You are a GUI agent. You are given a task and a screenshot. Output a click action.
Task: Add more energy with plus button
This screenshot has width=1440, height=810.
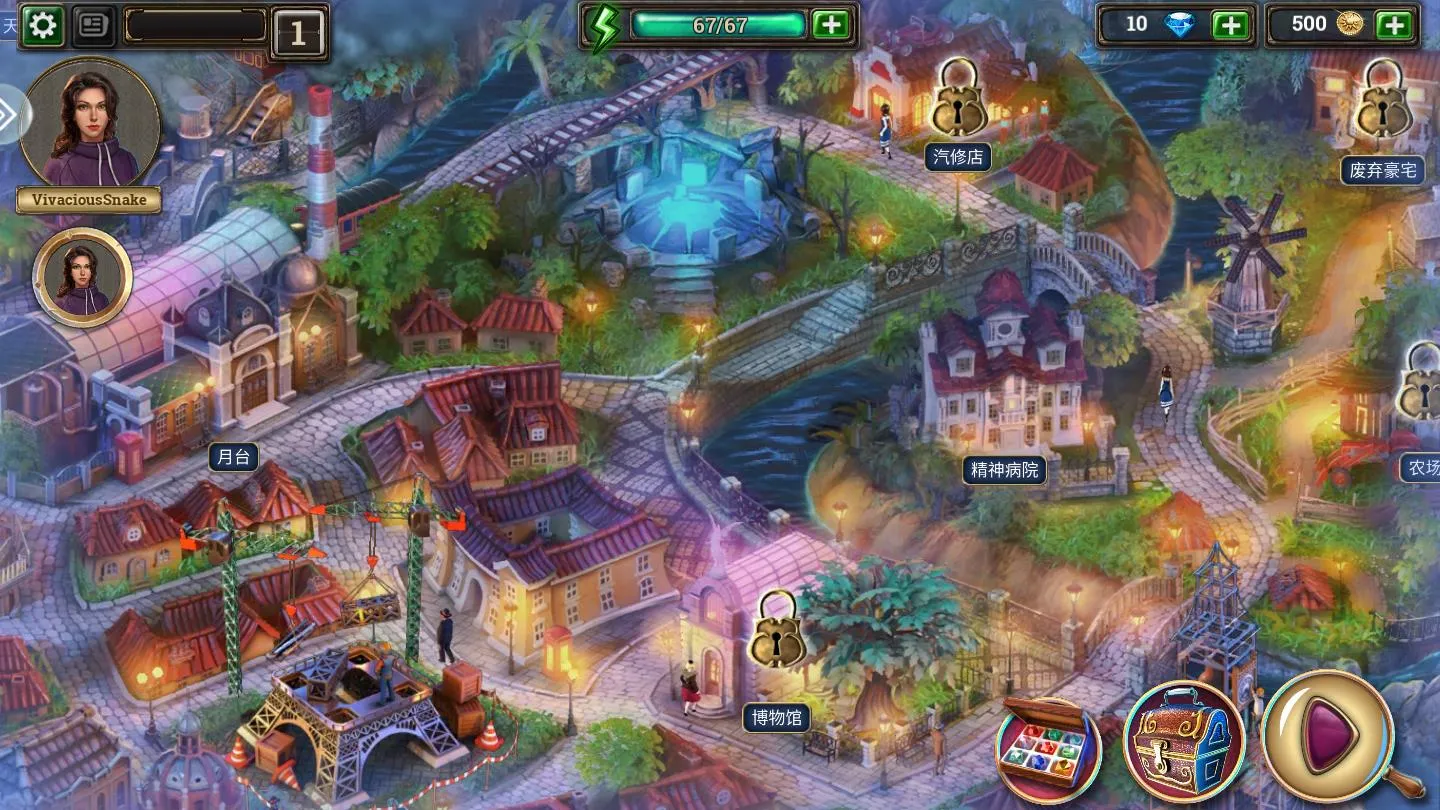pos(831,25)
